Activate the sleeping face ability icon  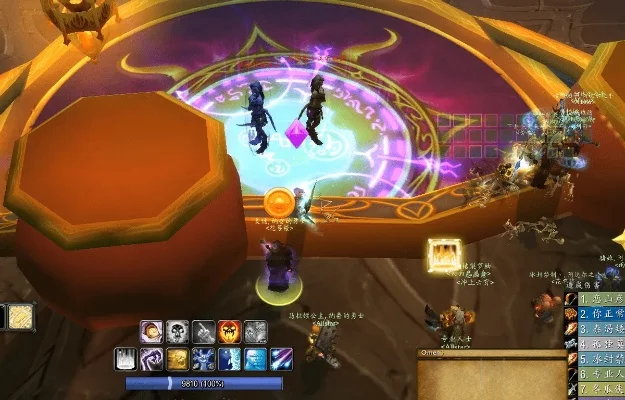[x=152, y=332]
